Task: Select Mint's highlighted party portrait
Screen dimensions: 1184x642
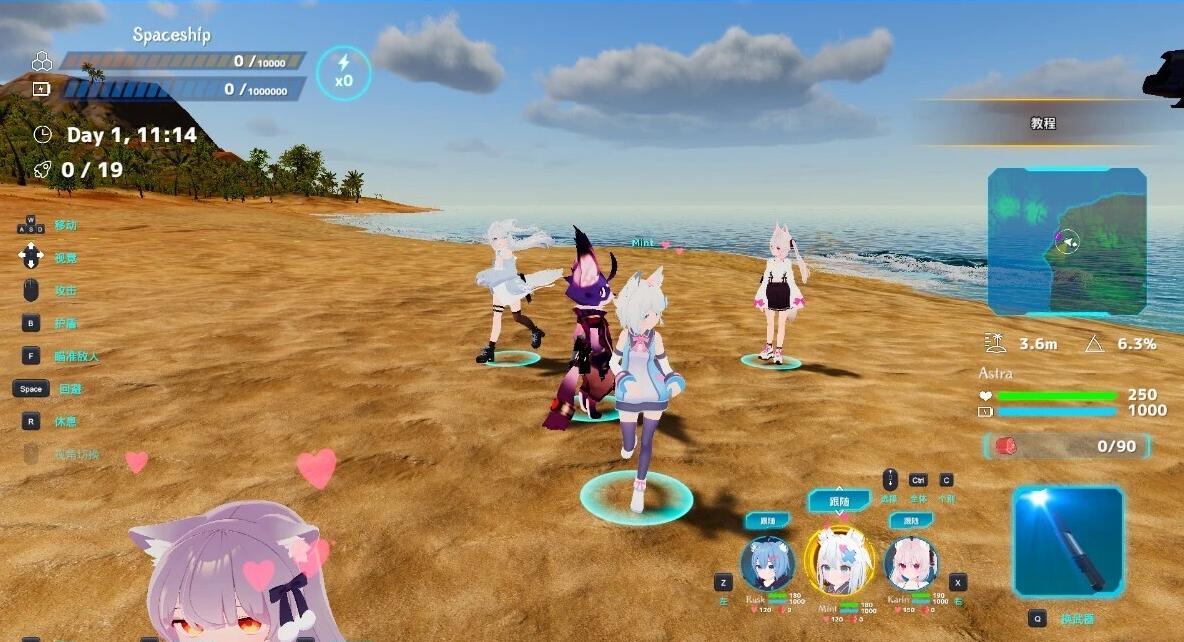Action: click(839, 562)
